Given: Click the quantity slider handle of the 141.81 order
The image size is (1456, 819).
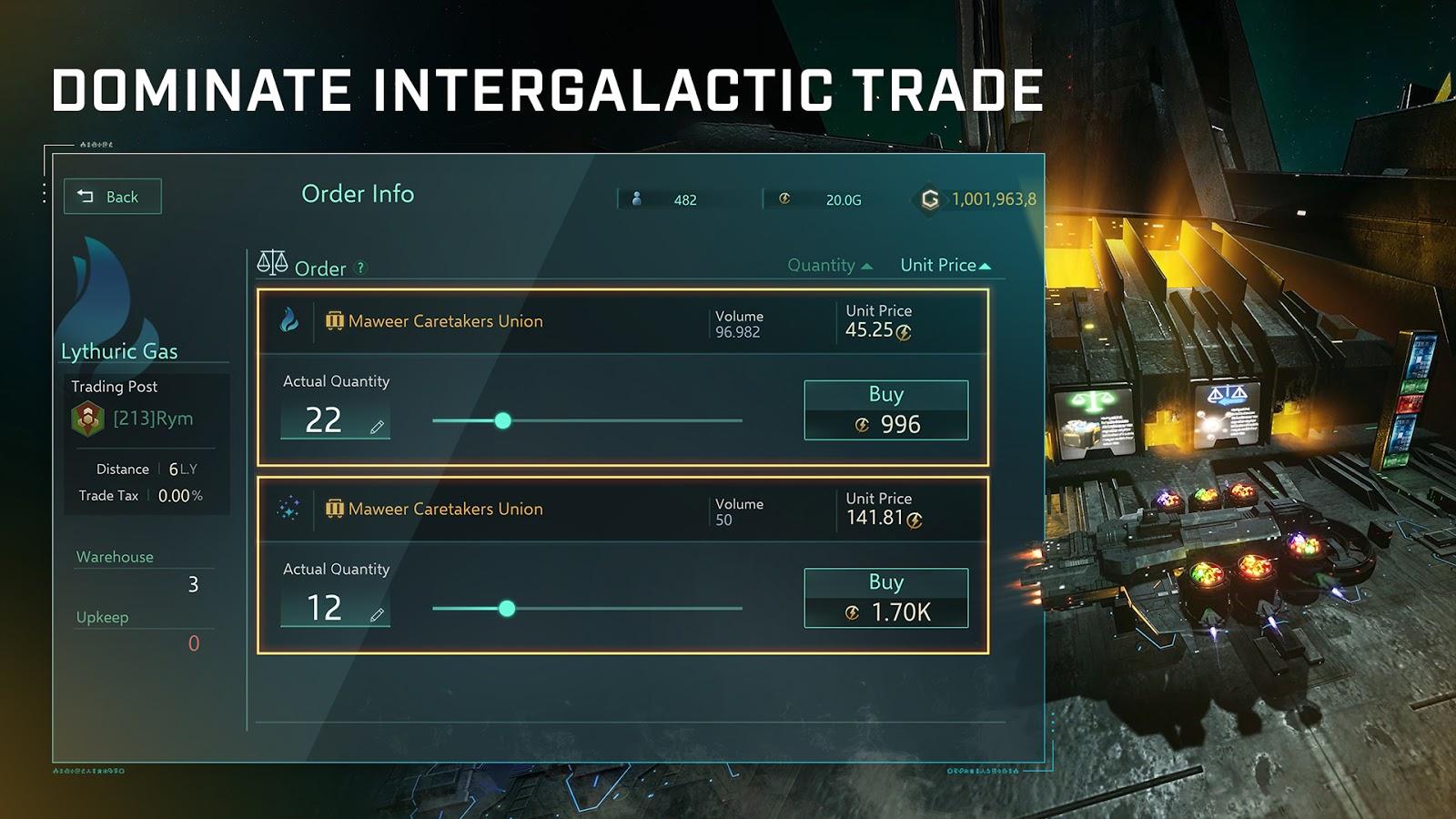Looking at the screenshot, I should [507, 609].
